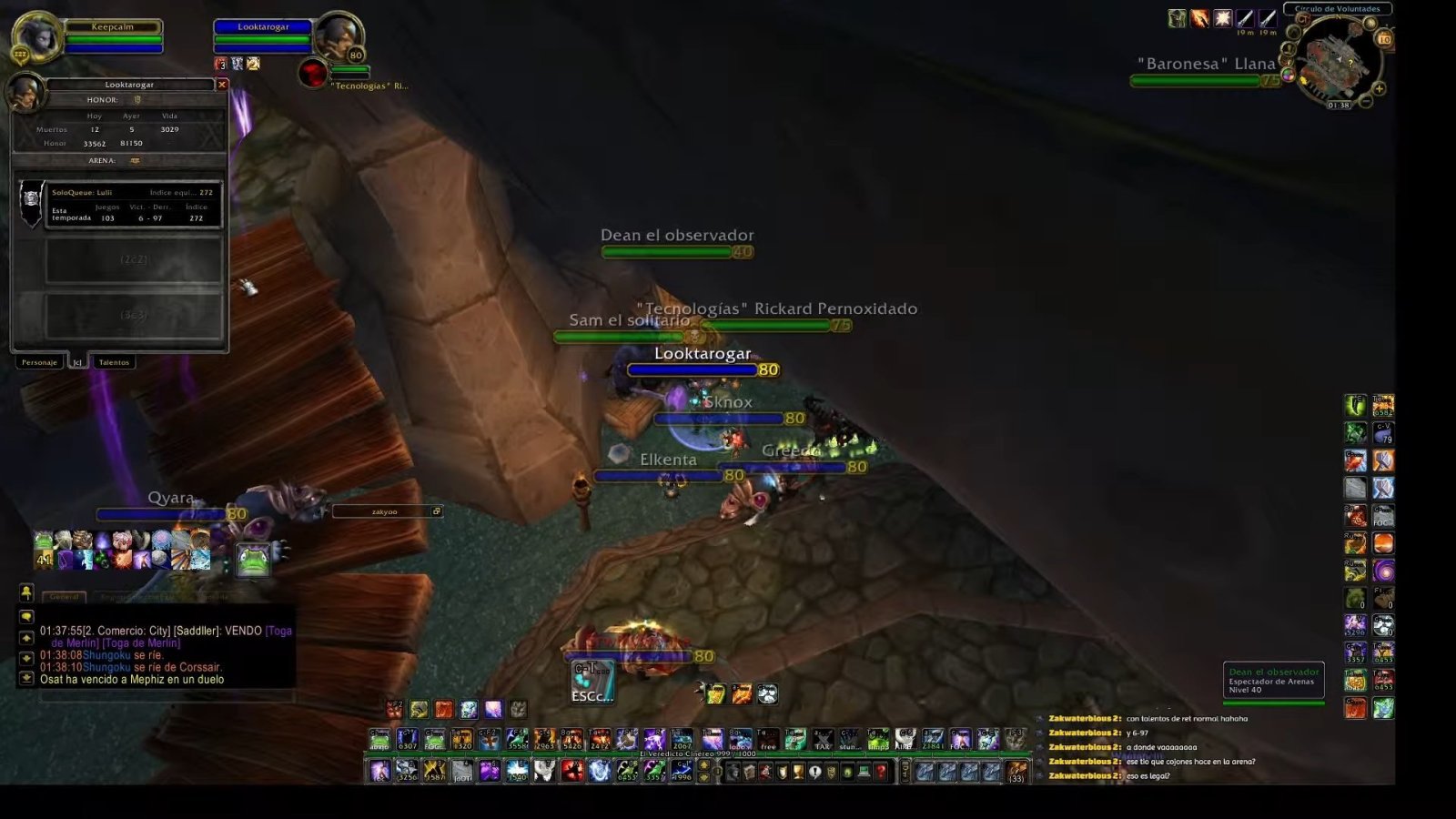
Task: Zoom in using the minimap plus button
Action: pyautogui.click(x=1379, y=89)
